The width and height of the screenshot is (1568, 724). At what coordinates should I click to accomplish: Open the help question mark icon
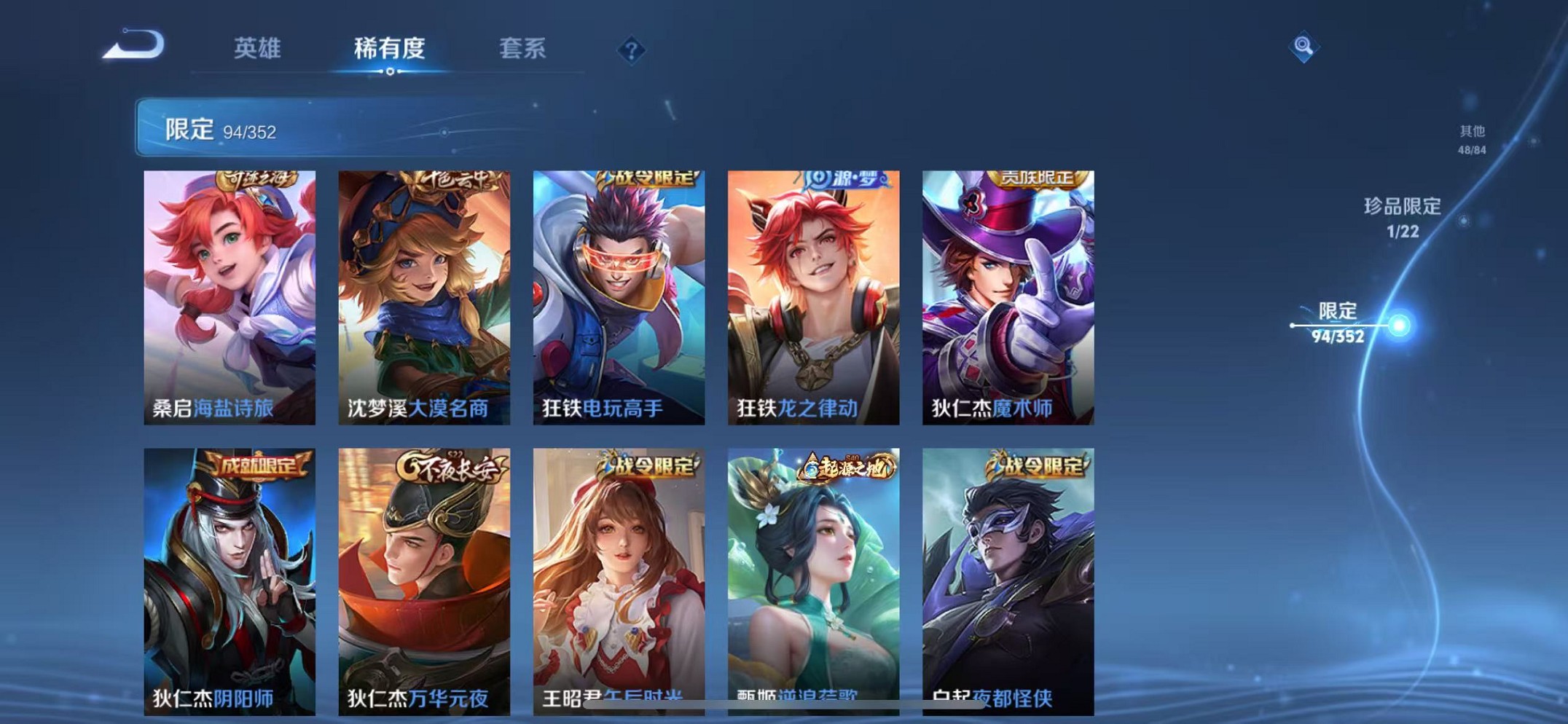631,50
